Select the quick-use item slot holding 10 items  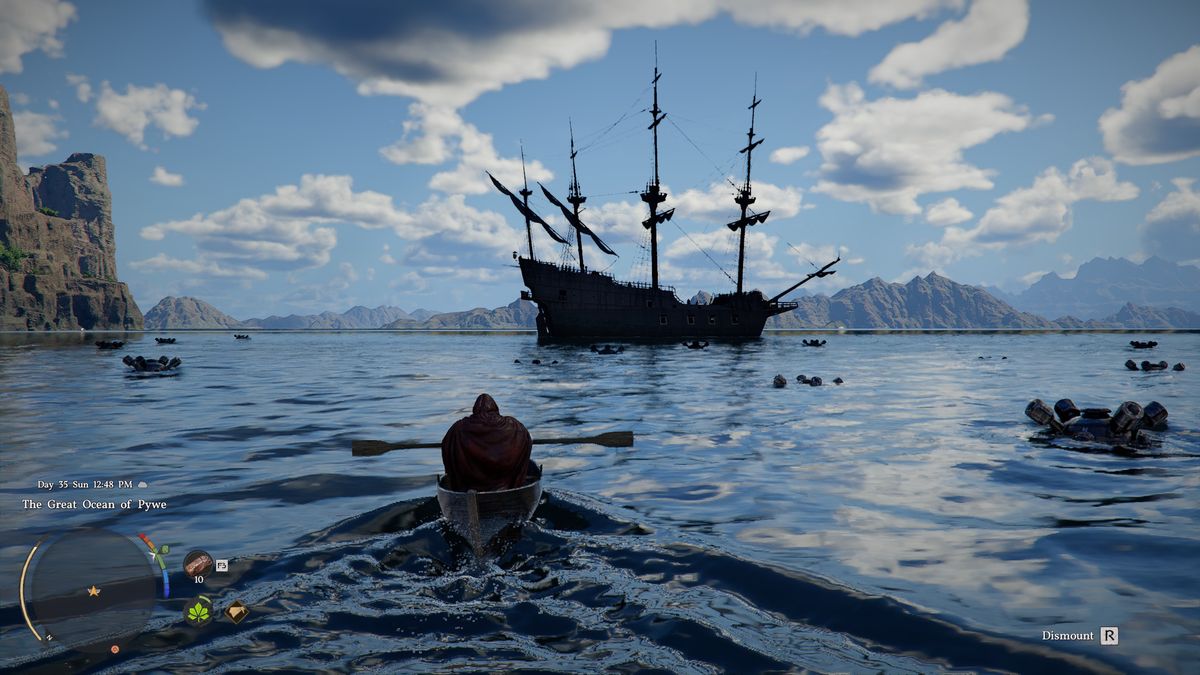pyautogui.click(x=197, y=564)
